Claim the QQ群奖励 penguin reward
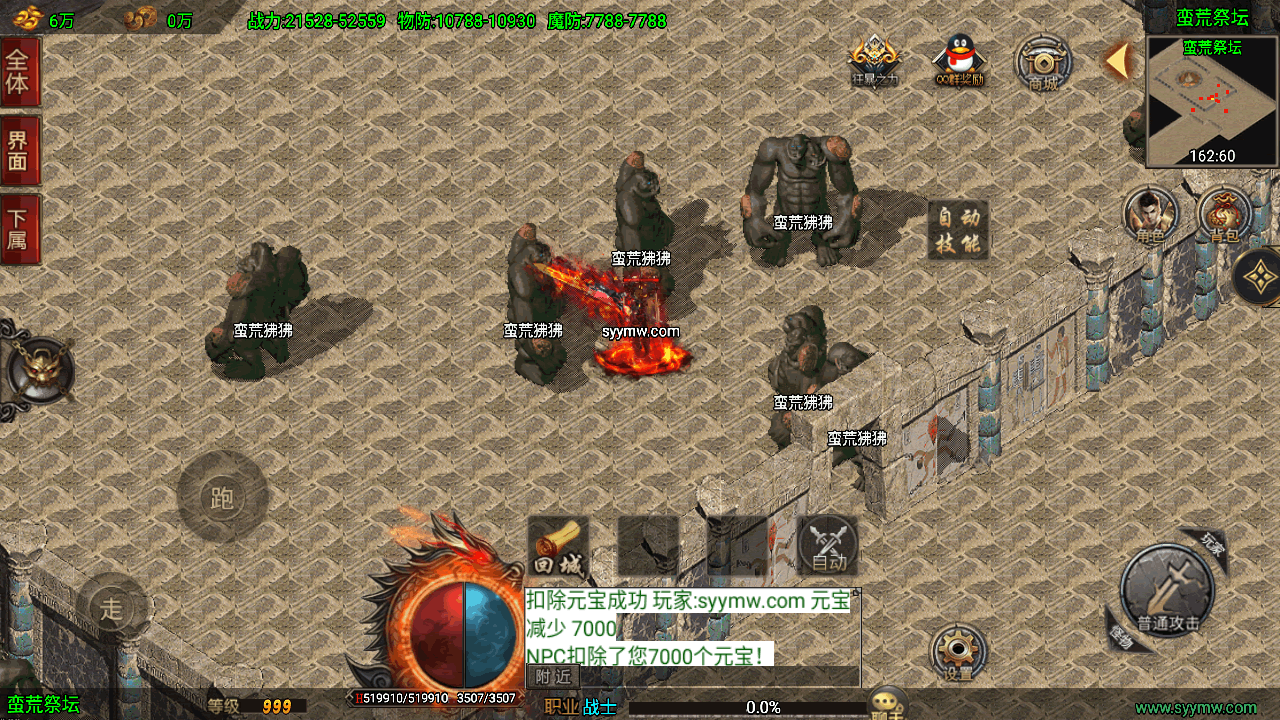 960,62
